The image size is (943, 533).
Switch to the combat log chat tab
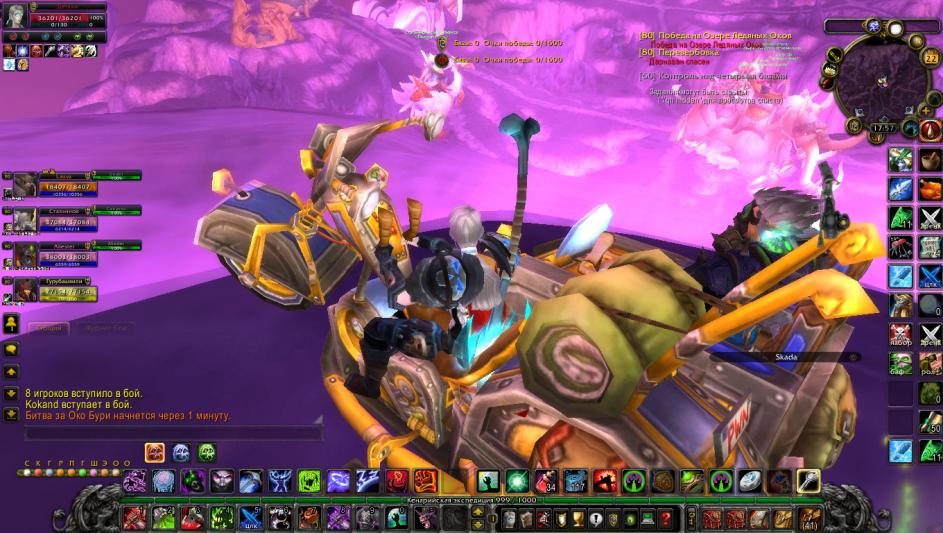pos(103,328)
